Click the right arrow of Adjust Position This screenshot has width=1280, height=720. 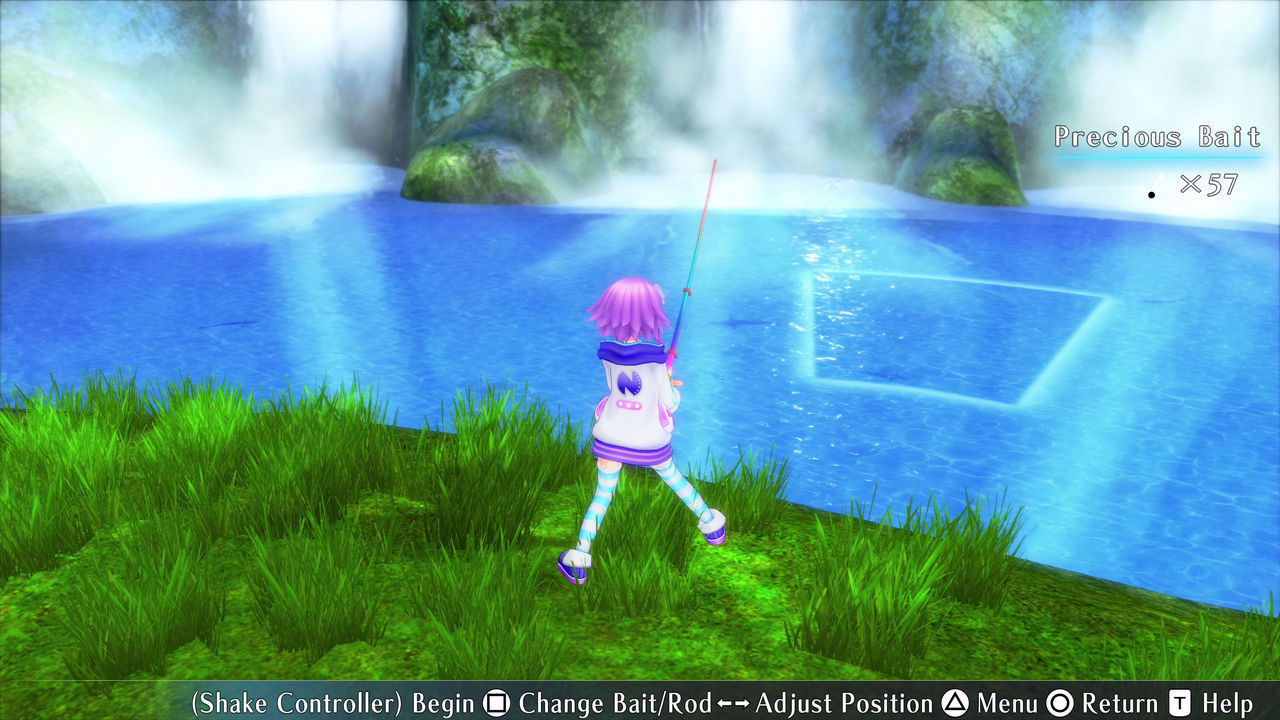742,703
